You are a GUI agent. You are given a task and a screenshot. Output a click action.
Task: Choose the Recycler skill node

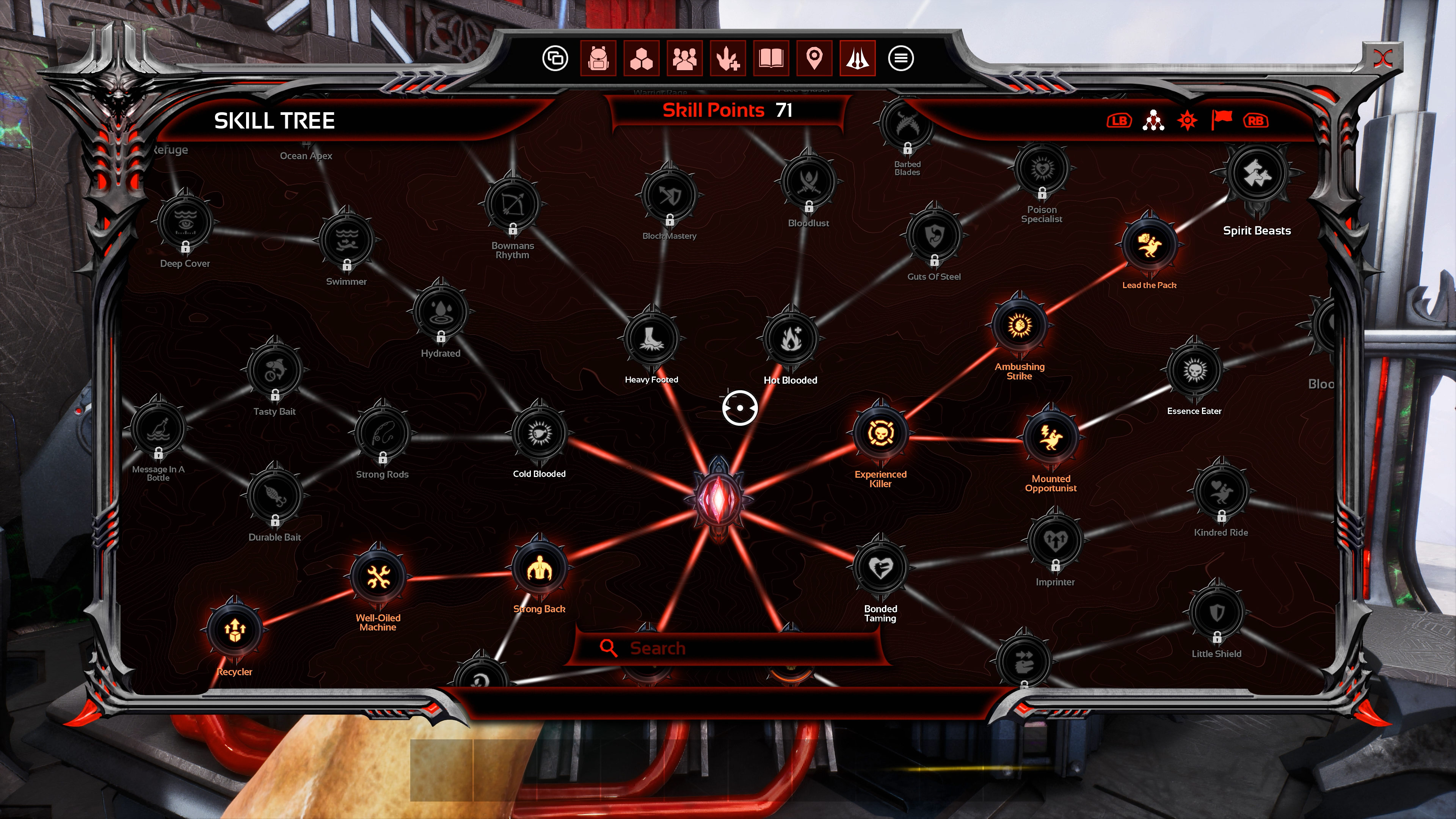tap(235, 630)
